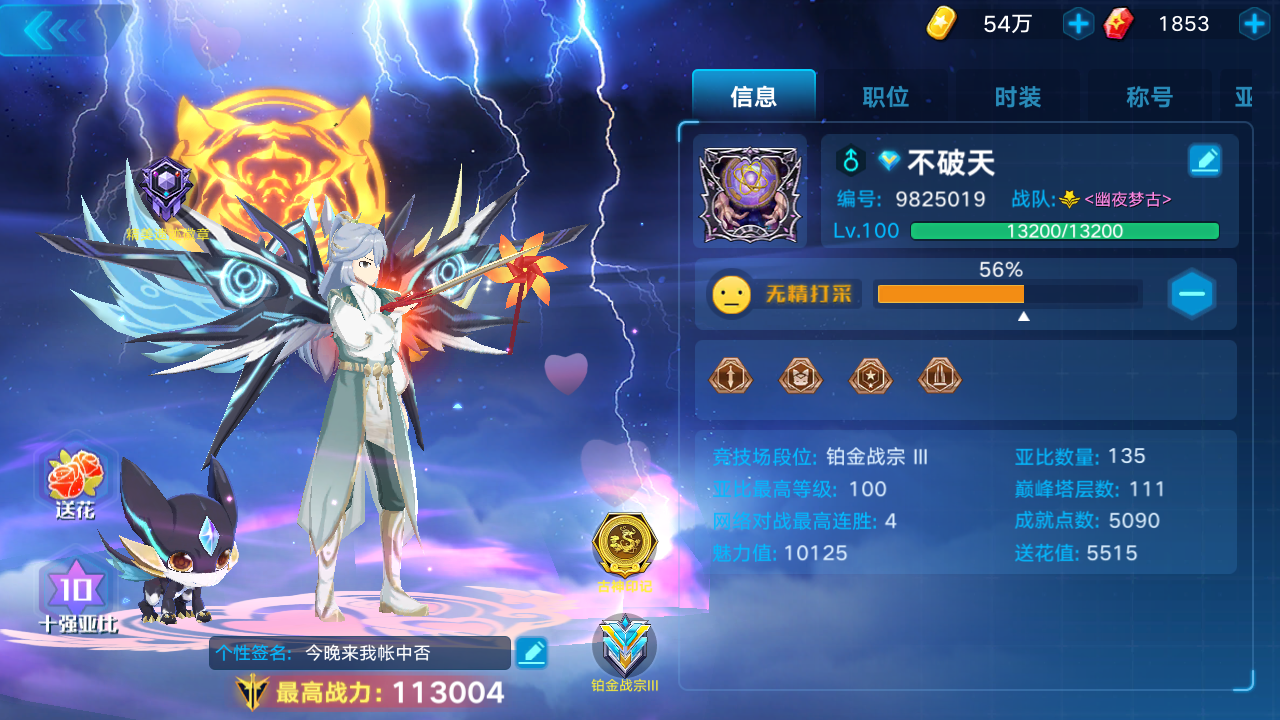Click the 56% orange mood progress bar
Screen dimensions: 1280x720
(x=950, y=294)
